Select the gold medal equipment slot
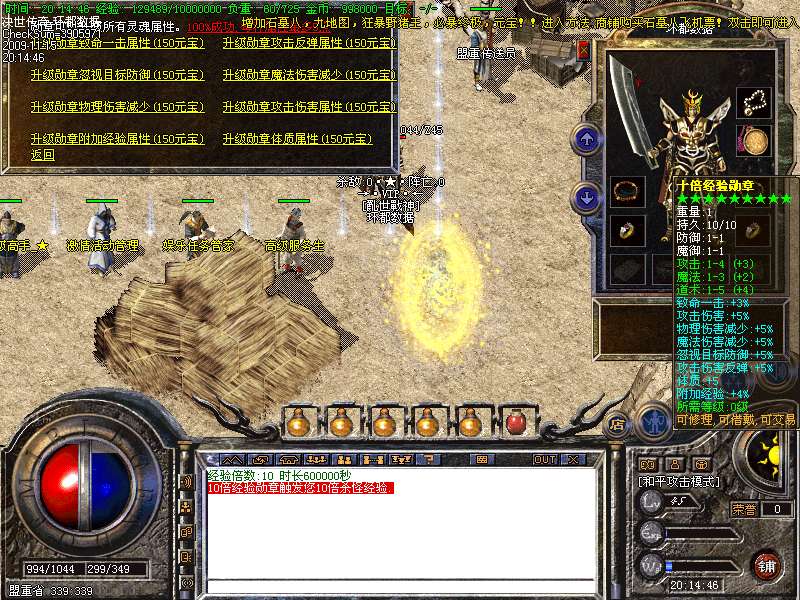The width and height of the screenshot is (800, 600). tap(753, 141)
